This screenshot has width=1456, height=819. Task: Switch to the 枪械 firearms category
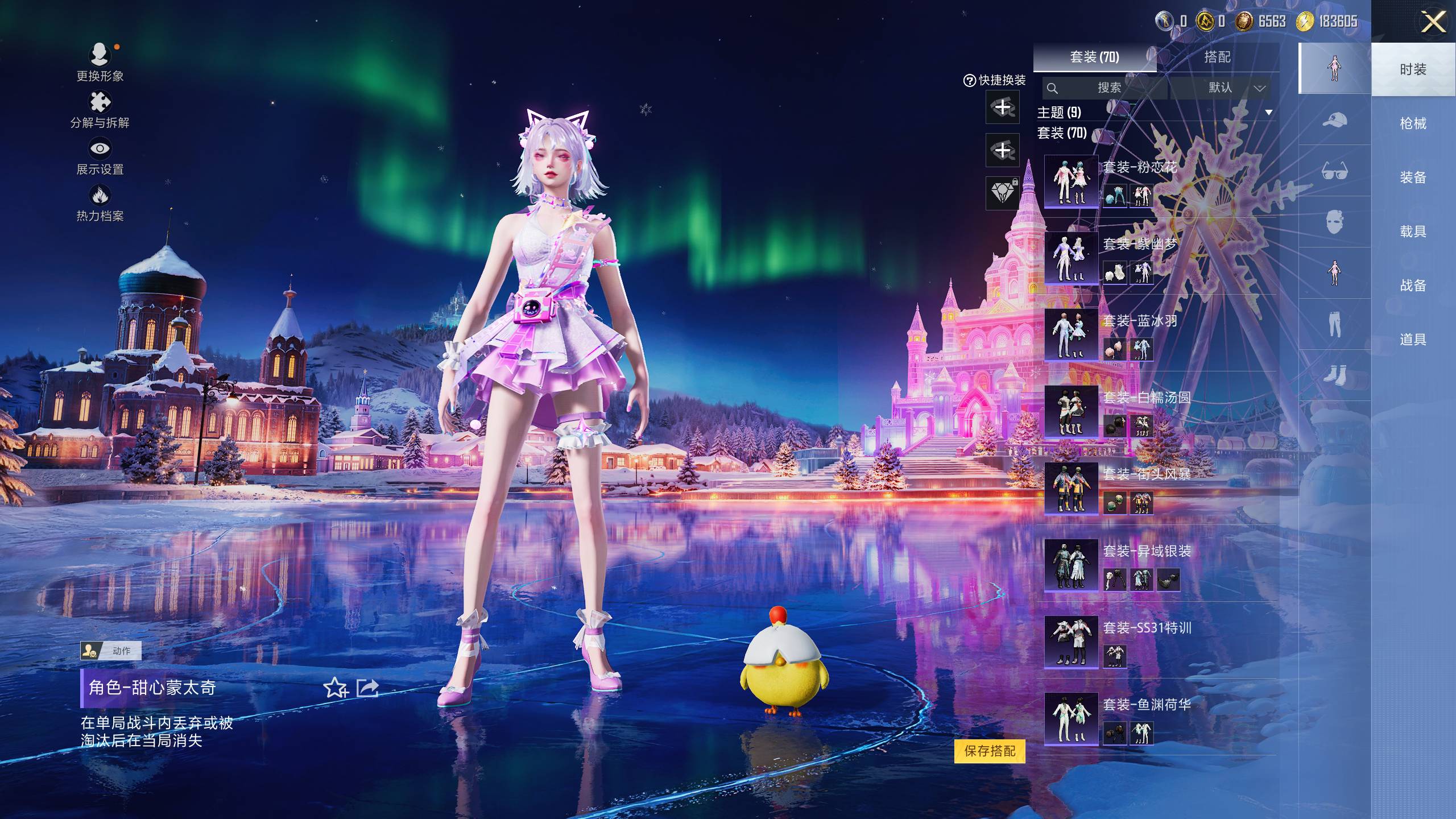(x=1413, y=123)
